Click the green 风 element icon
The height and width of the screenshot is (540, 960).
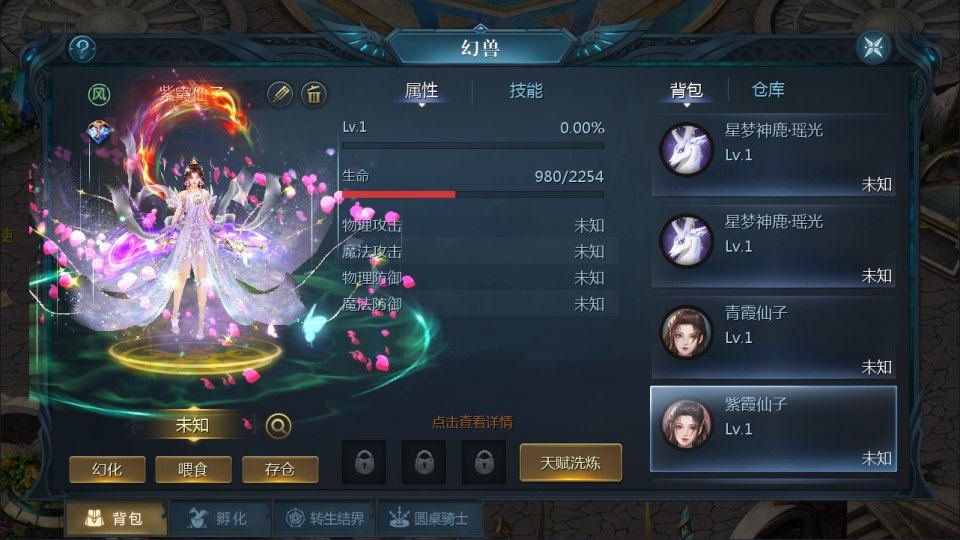tap(98, 95)
